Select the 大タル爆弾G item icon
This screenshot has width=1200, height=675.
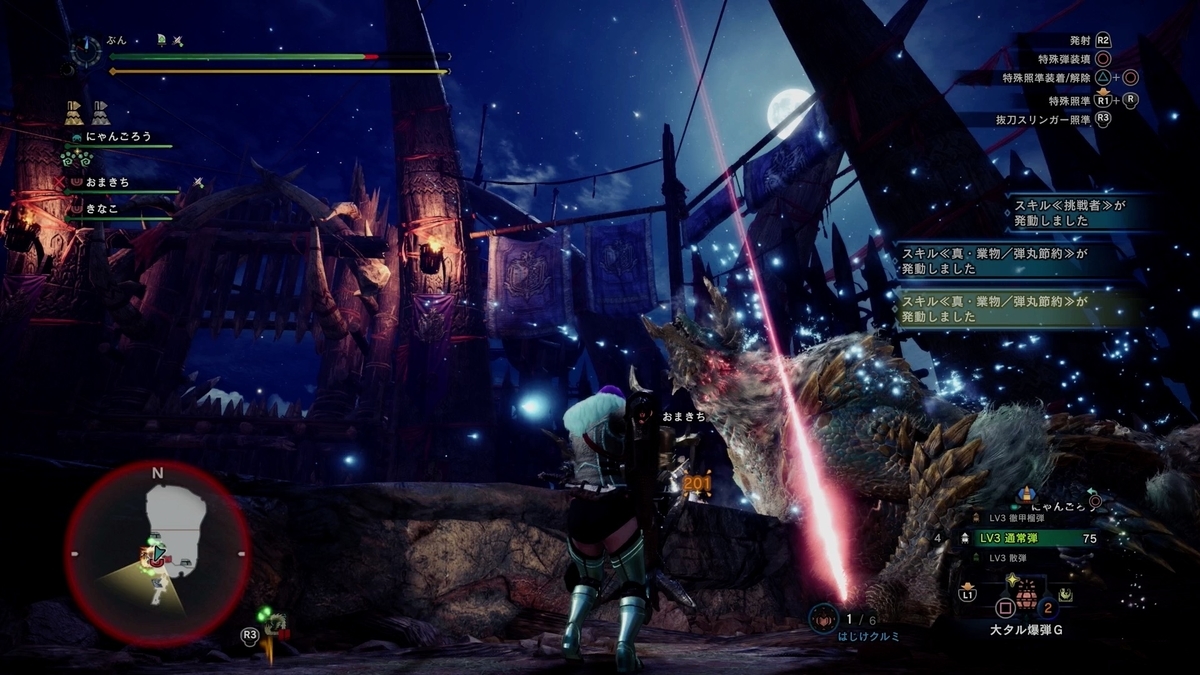point(1026,604)
